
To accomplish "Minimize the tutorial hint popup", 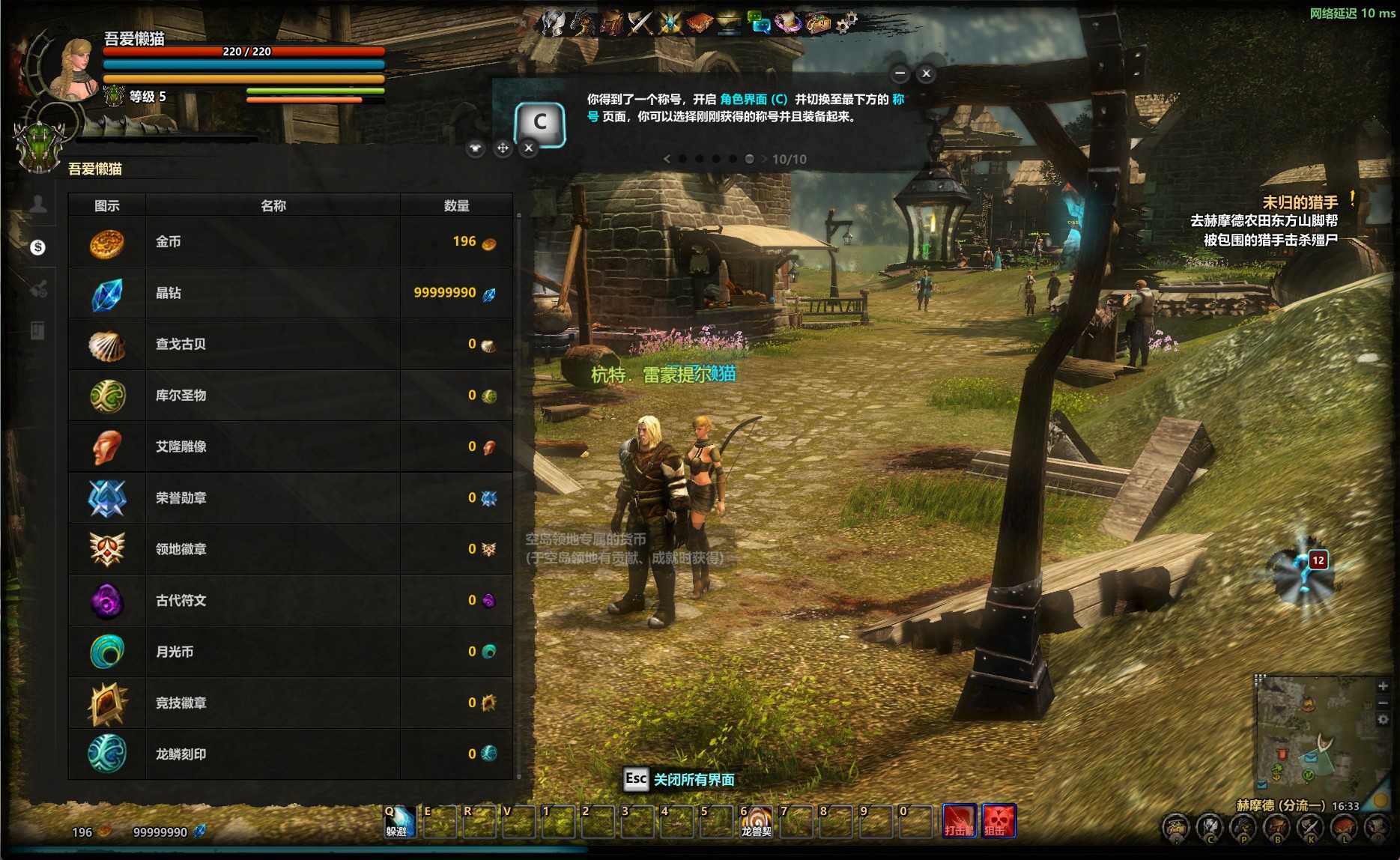I will coord(900,73).
